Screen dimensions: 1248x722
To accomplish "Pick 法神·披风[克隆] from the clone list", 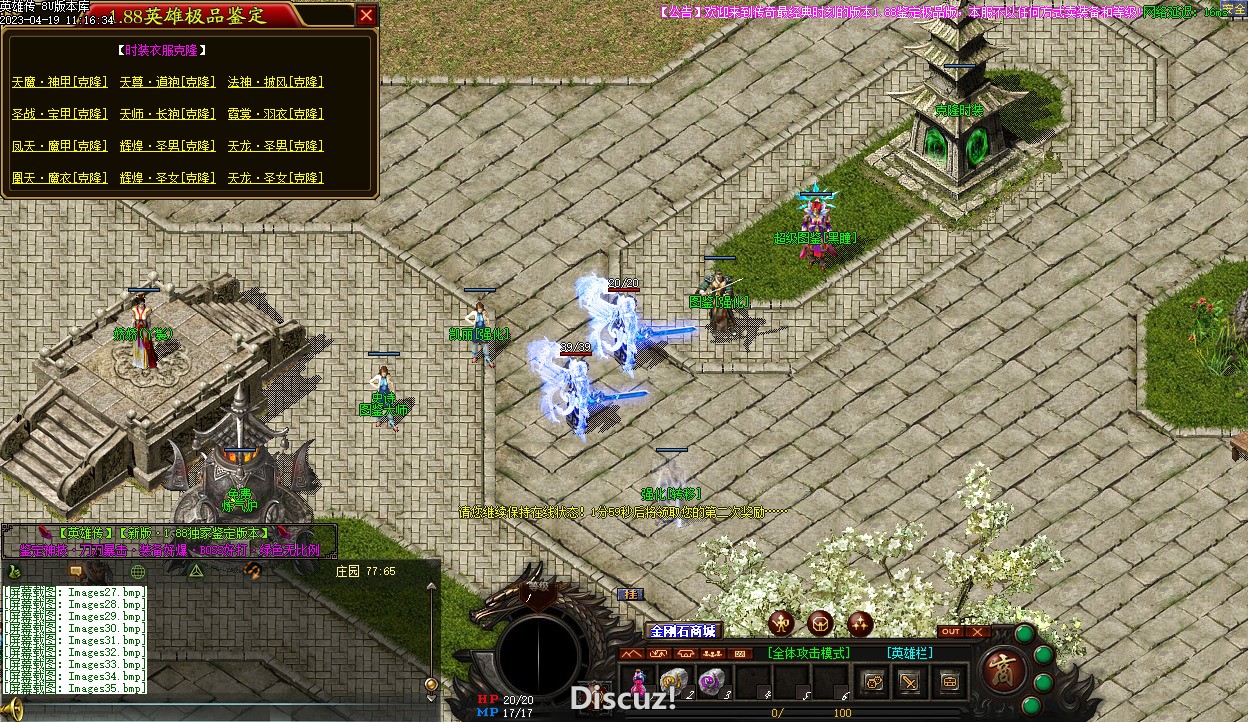I will pyautogui.click(x=275, y=82).
